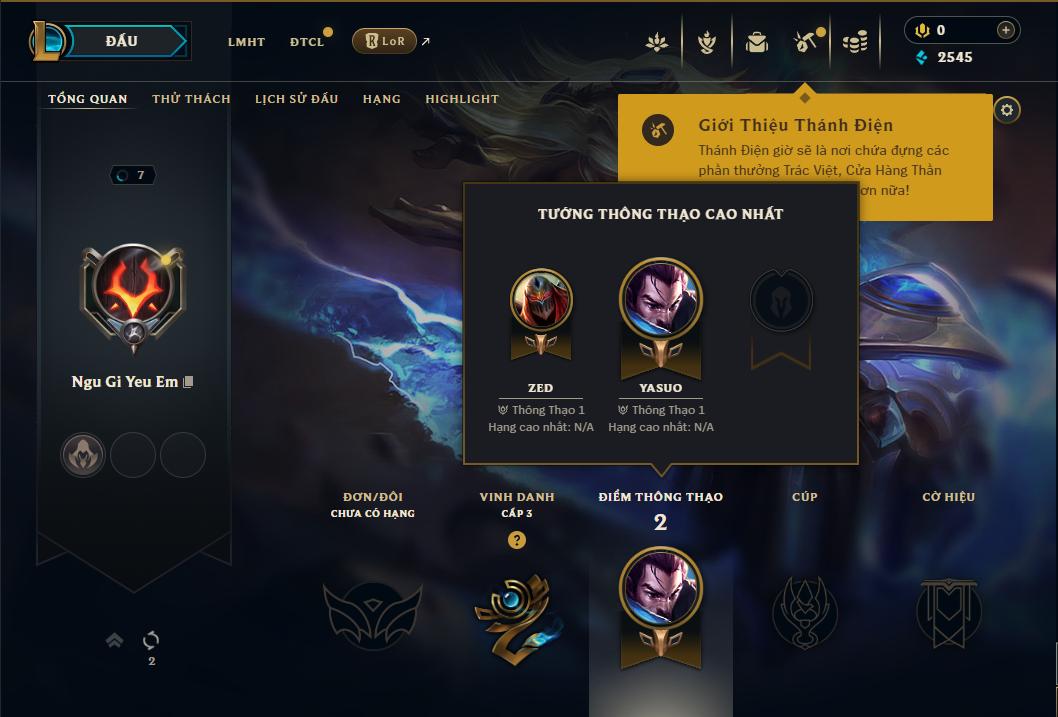This screenshot has height=717, width=1058.
Task: Open the LỊCH SỬ ĐẤU tab
Action: (x=296, y=99)
